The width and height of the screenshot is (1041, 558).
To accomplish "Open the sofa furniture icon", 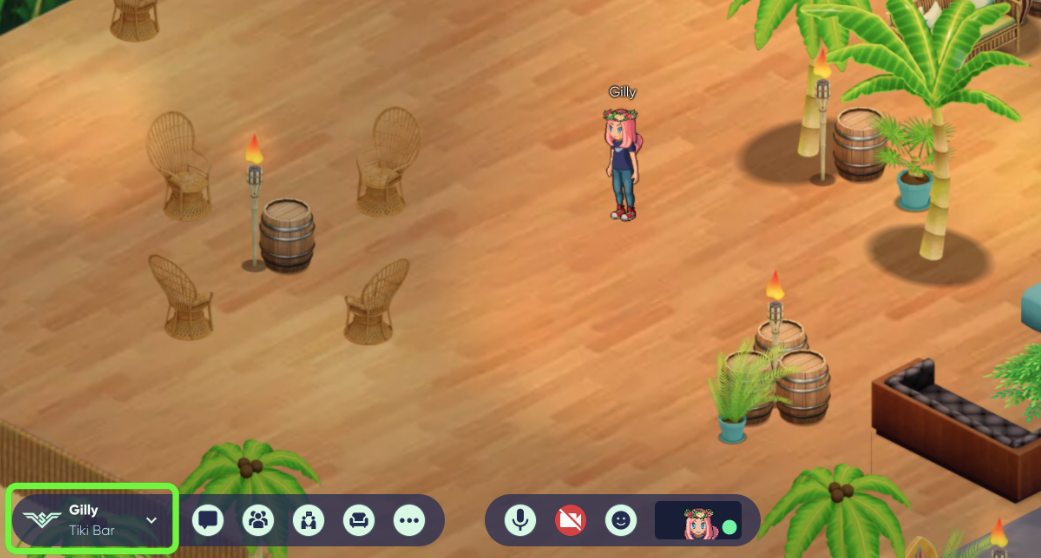I will (x=359, y=520).
